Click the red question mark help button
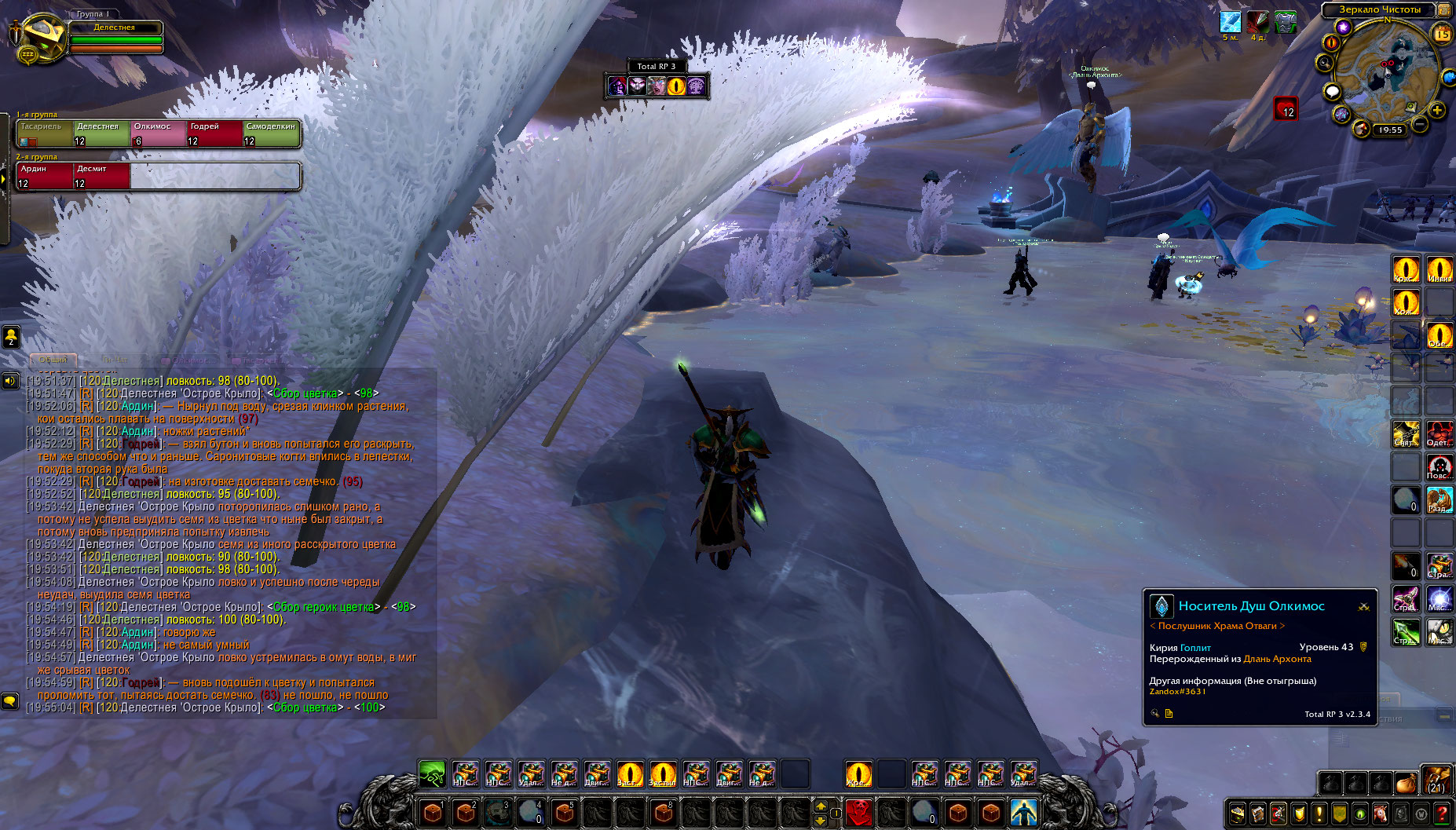1456x830 pixels. click(1442, 814)
